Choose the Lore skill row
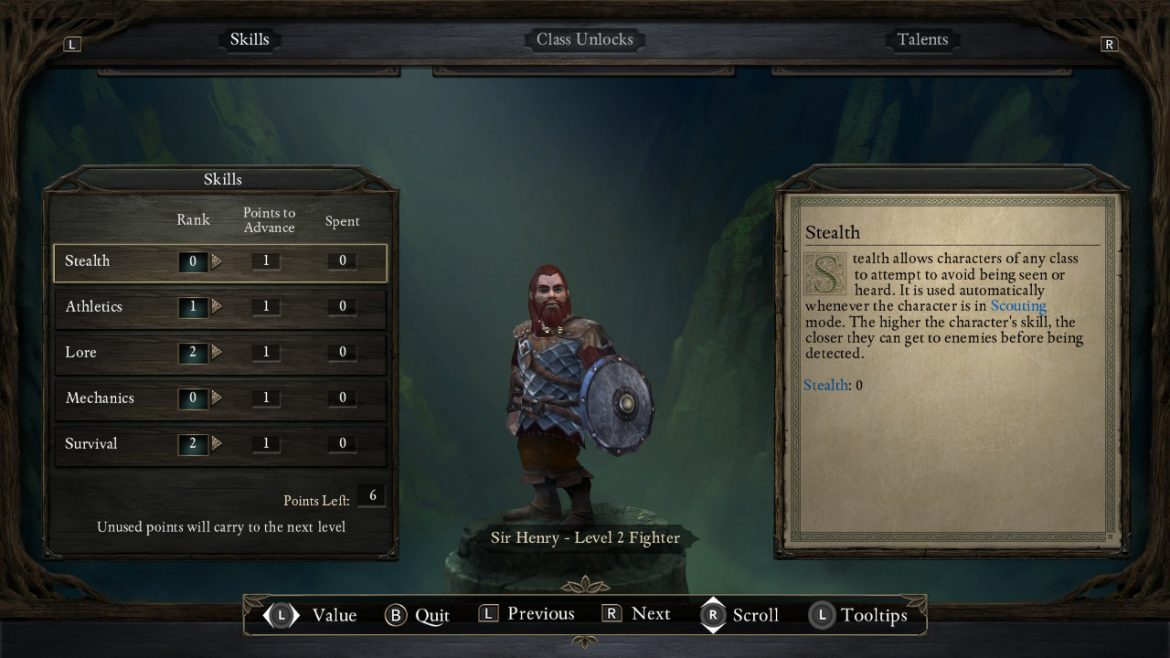The height and width of the screenshot is (658, 1170). tap(81, 353)
